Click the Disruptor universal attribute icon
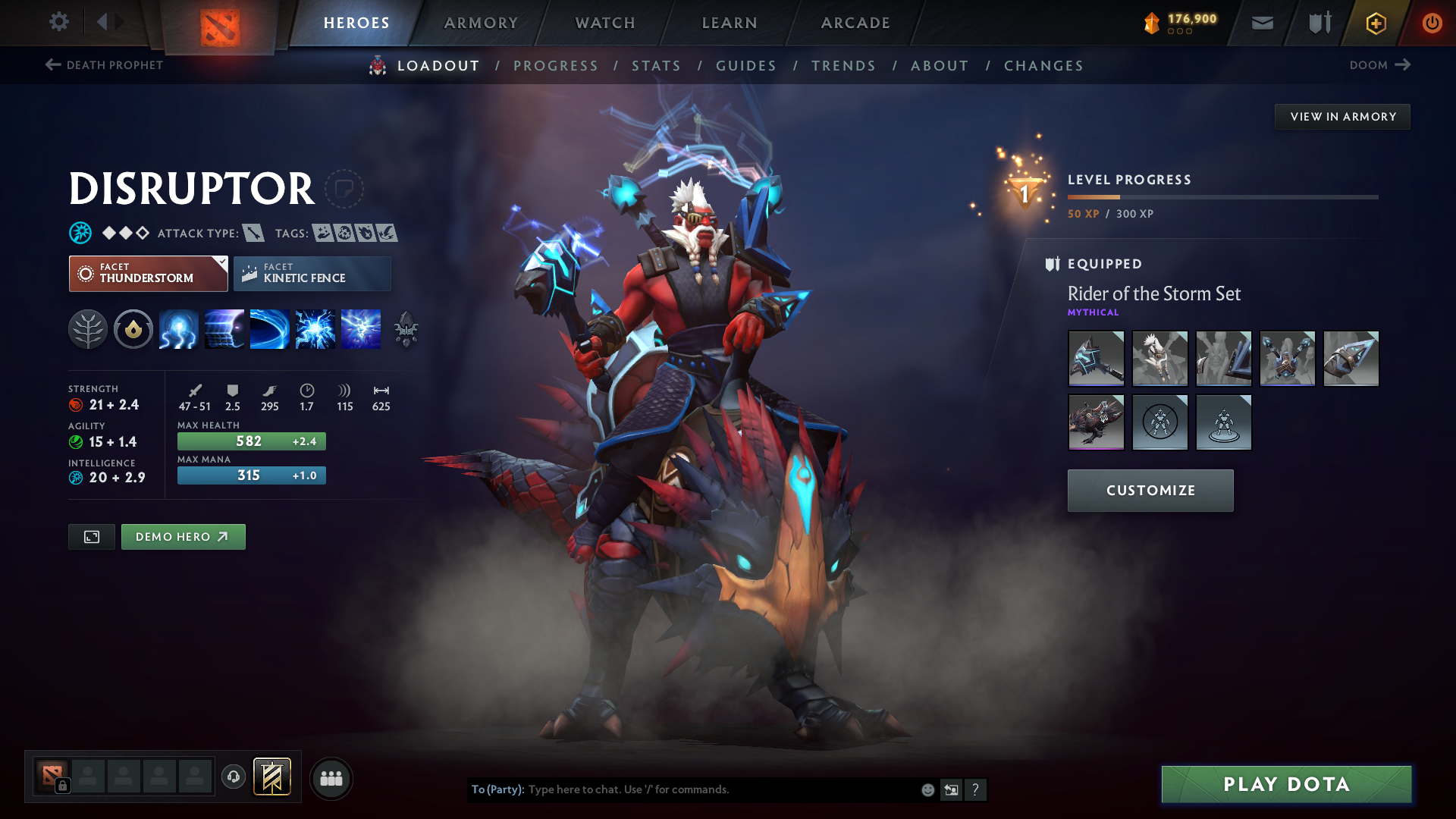The width and height of the screenshot is (1456, 819). [x=80, y=233]
